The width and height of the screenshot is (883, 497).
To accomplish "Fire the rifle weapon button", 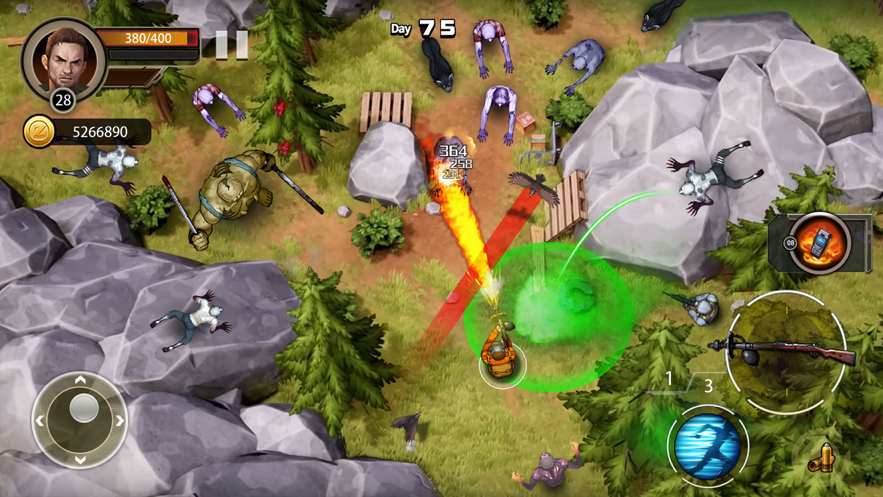I will [785, 351].
